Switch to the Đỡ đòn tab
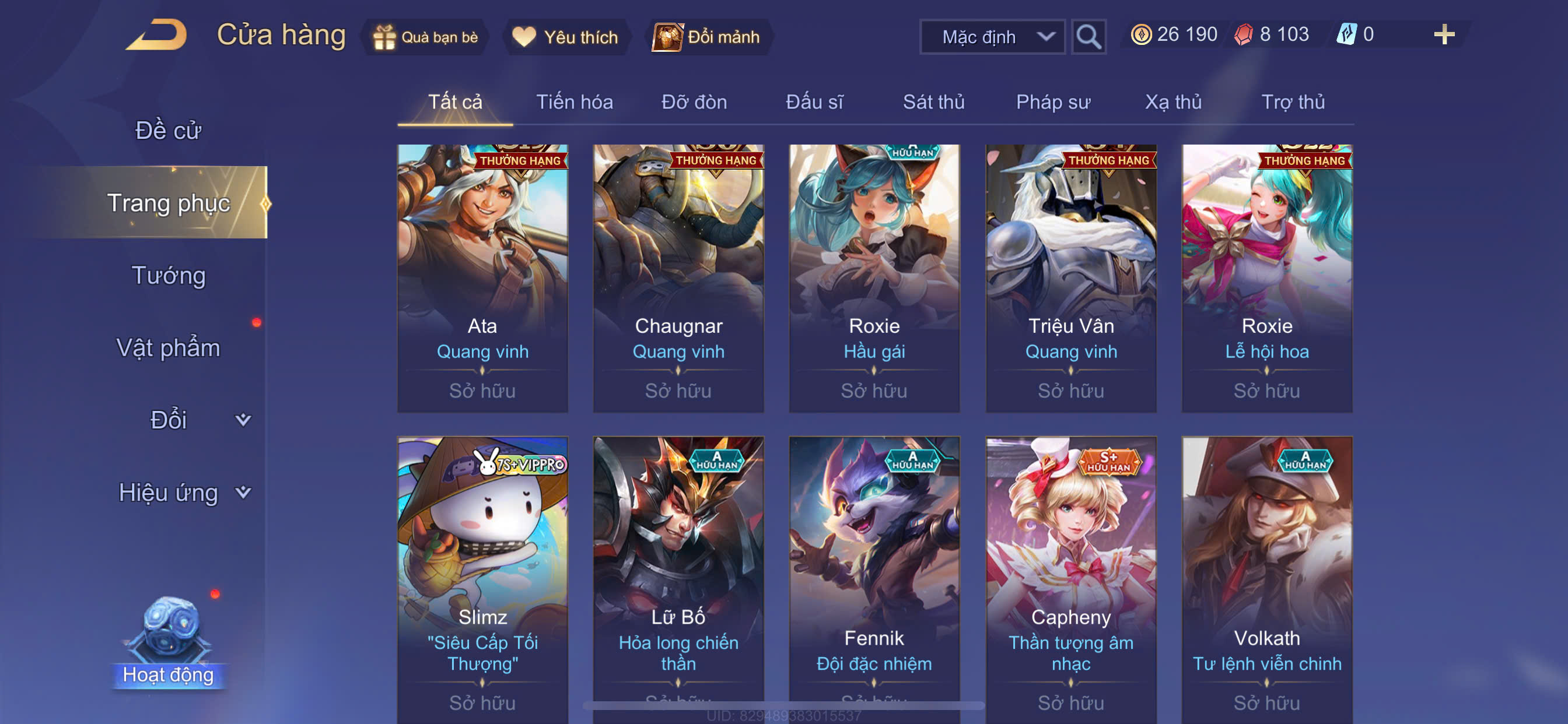The width and height of the screenshot is (1568, 724). click(694, 101)
